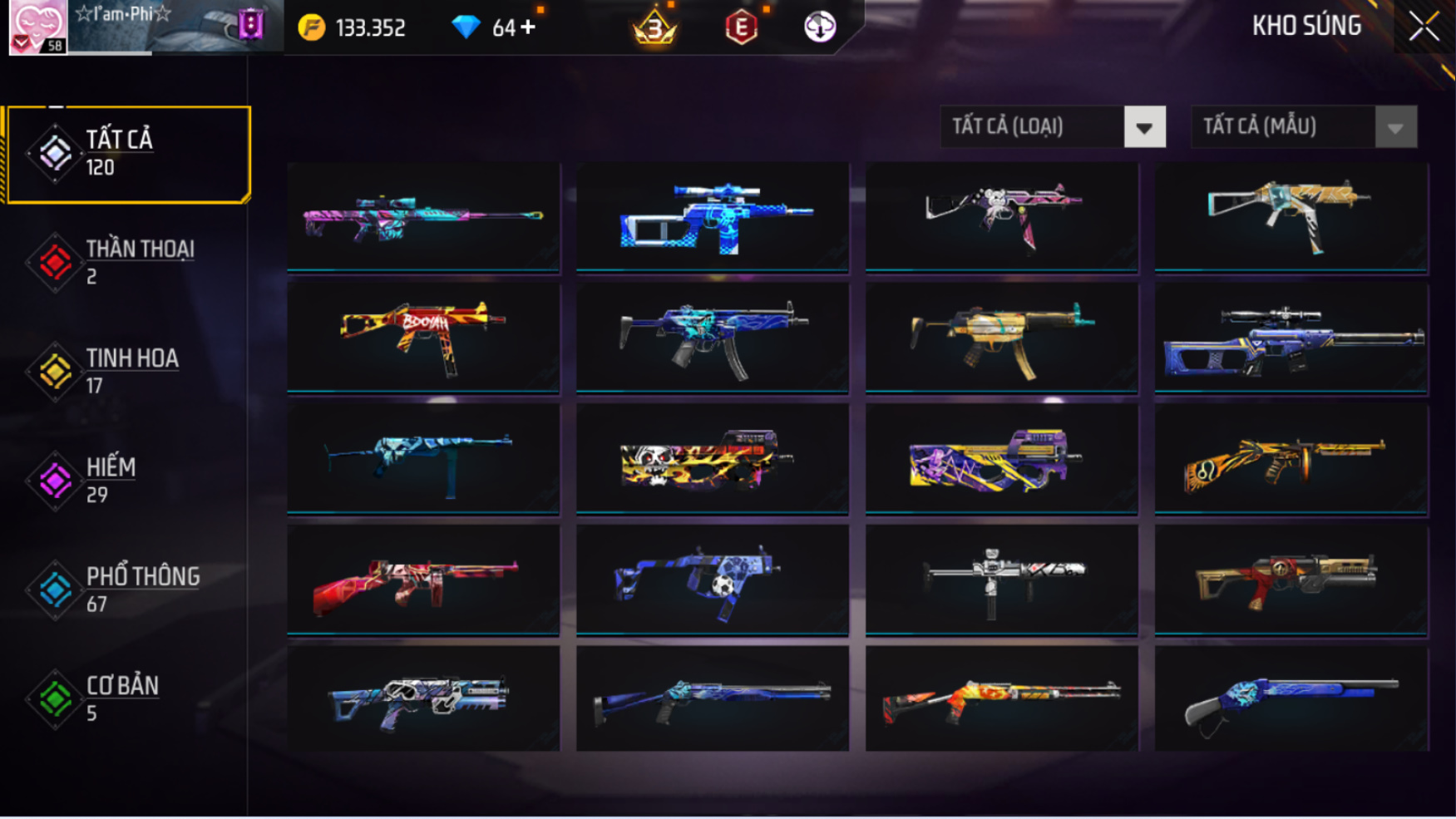Pick the skull-patterned P90 skin
This screenshot has height=819, width=1456.
(713, 458)
